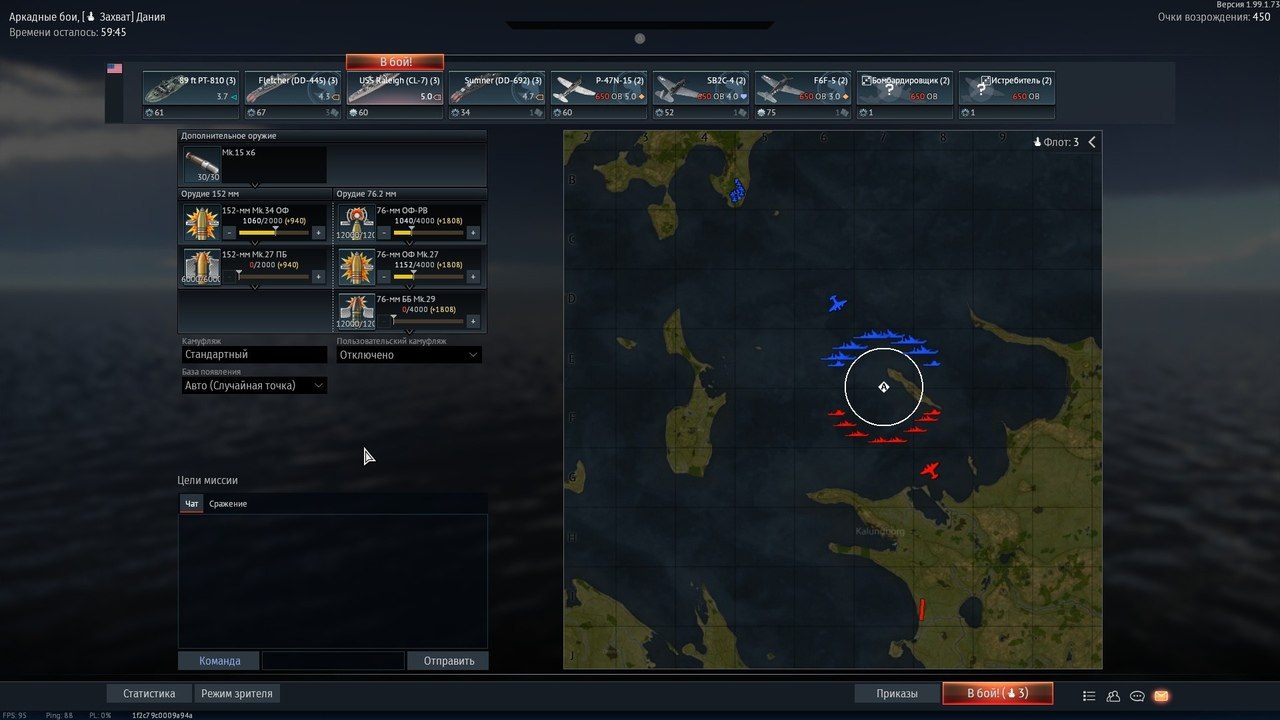Open the orange mail envelope icon
This screenshot has width=1280, height=720.
click(x=1161, y=696)
